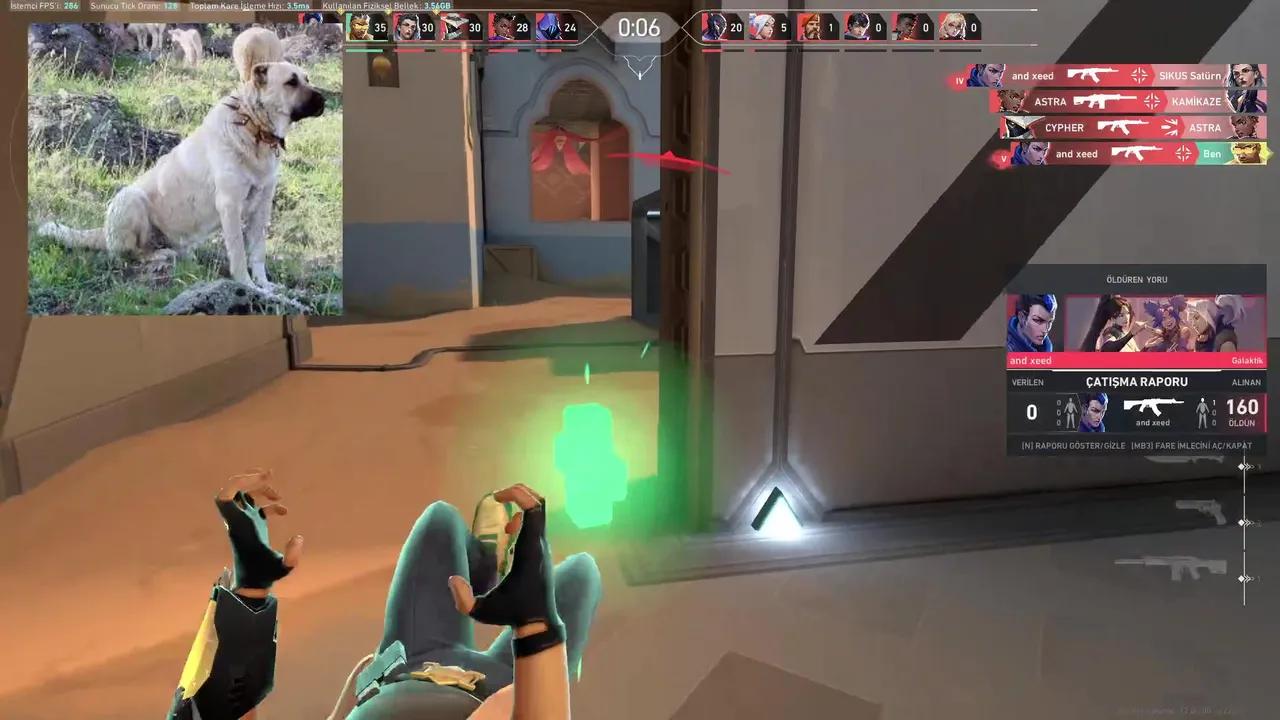Select the Bulldog weapon icon in ASTRA's kill entry
Image resolution: width=1280 pixels, height=720 pixels.
tap(1105, 101)
